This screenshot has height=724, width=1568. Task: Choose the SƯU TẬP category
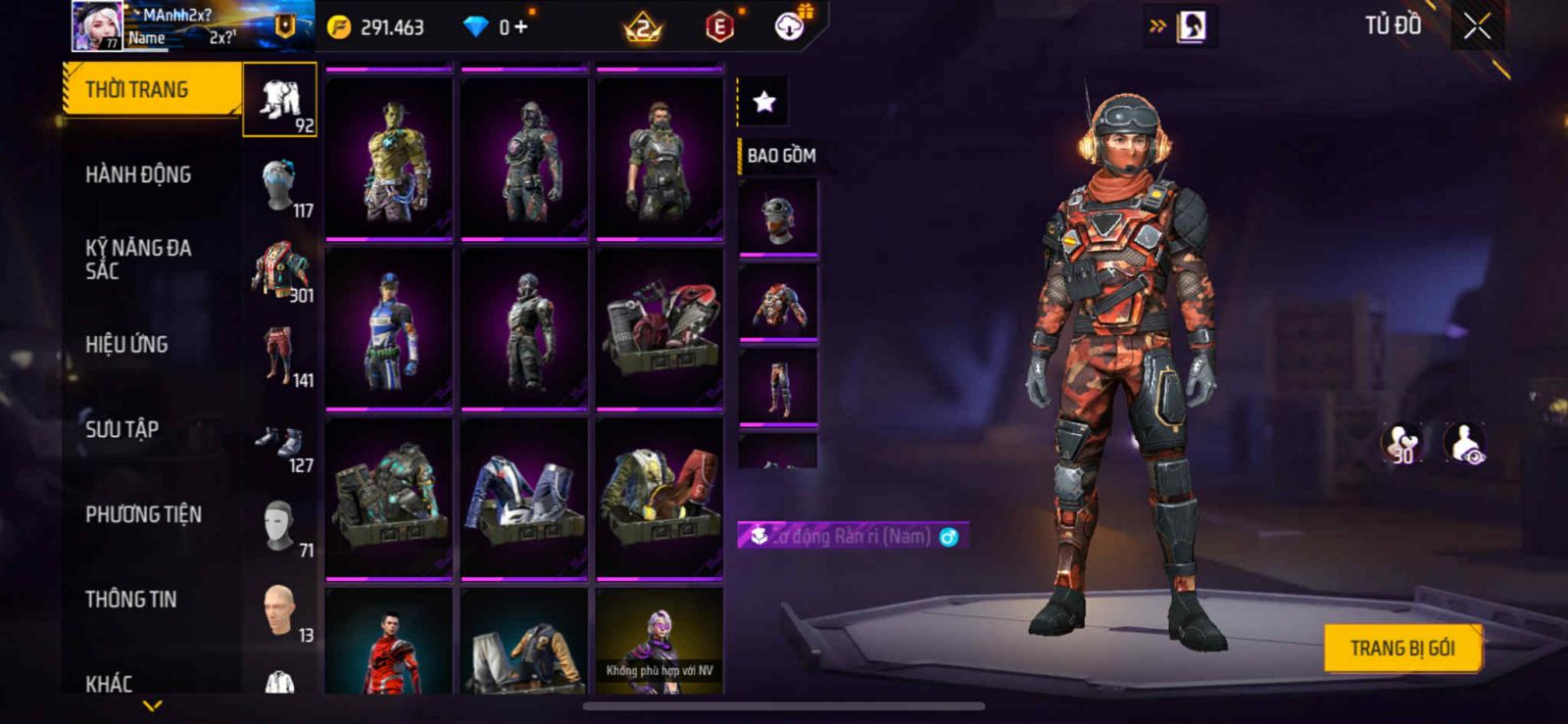tap(122, 429)
